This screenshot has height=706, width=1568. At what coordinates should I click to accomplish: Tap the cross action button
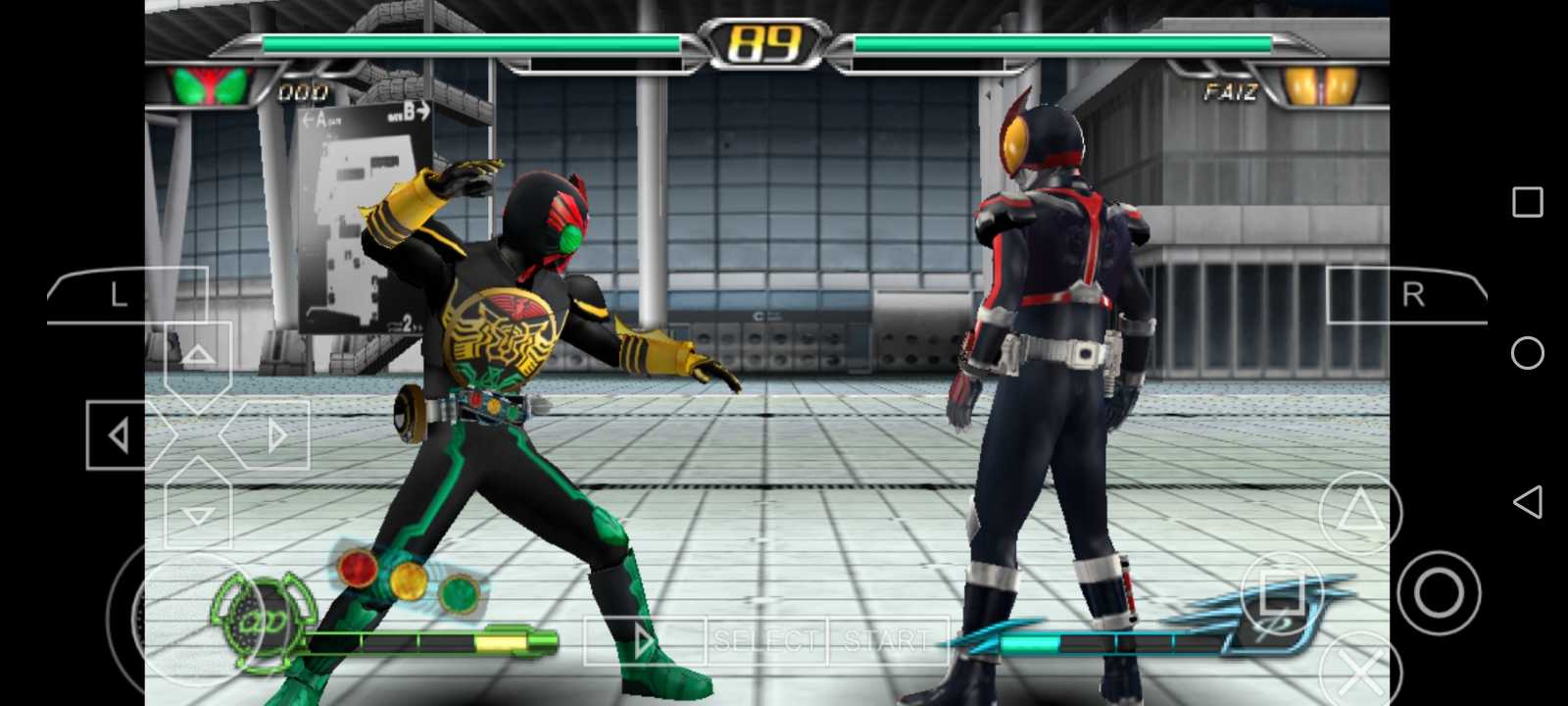coord(1360,673)
